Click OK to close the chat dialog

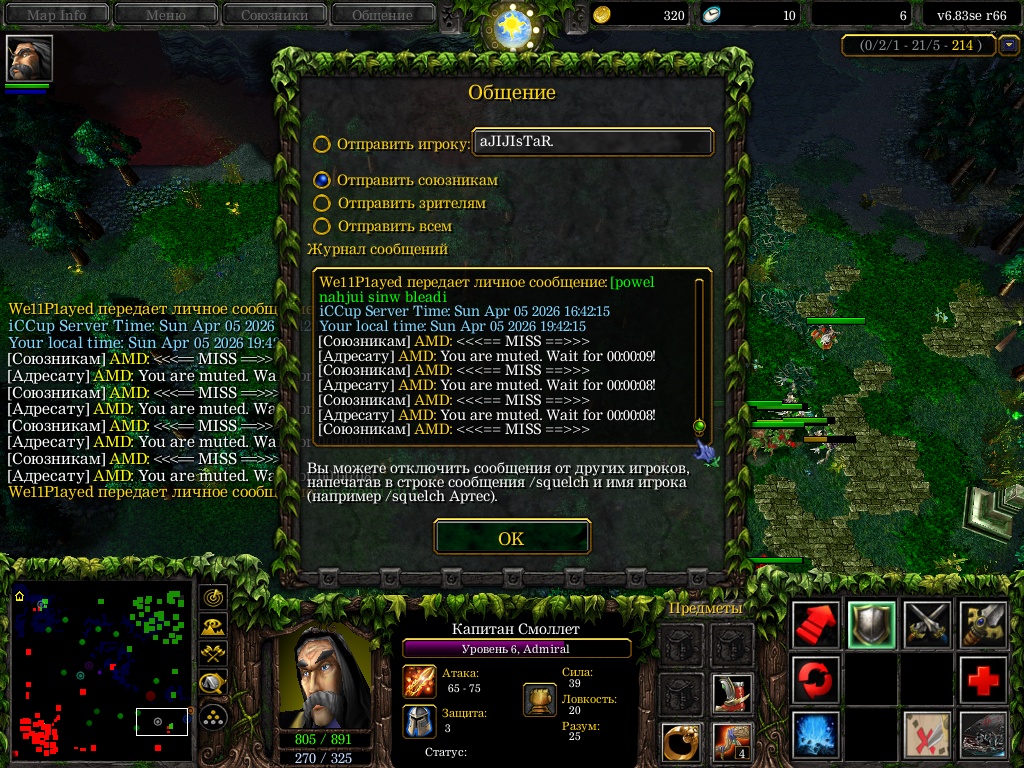[x=511, y=538]
